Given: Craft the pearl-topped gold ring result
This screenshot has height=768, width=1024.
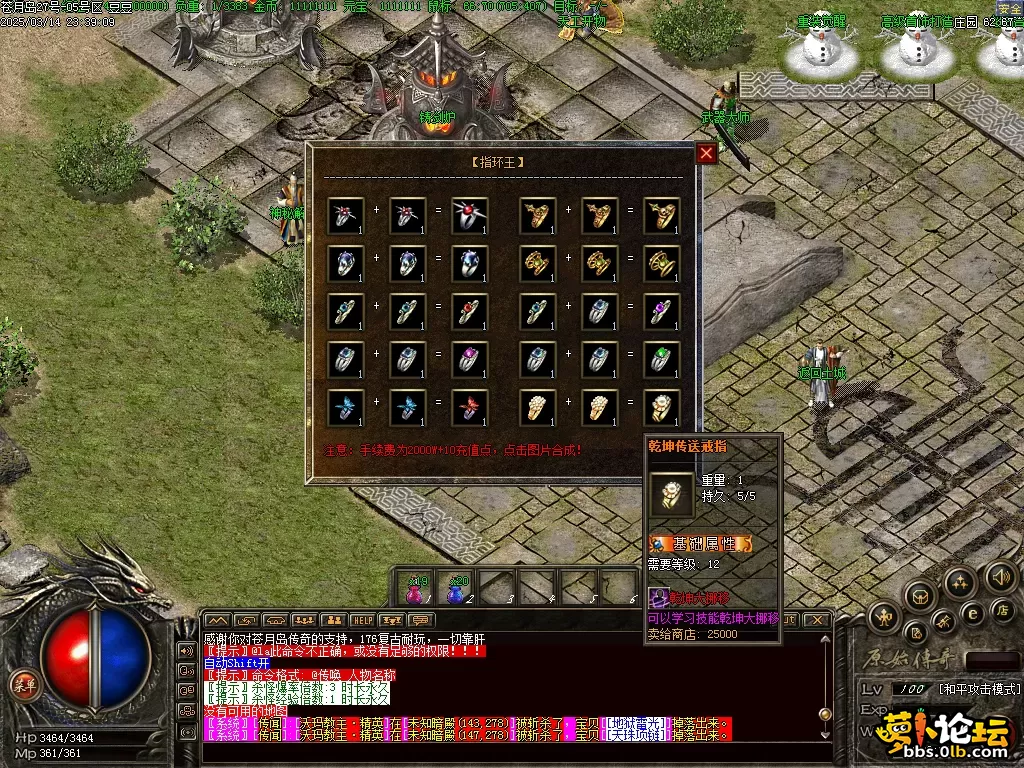Looking at the screenshot, I should coord(661,407).
